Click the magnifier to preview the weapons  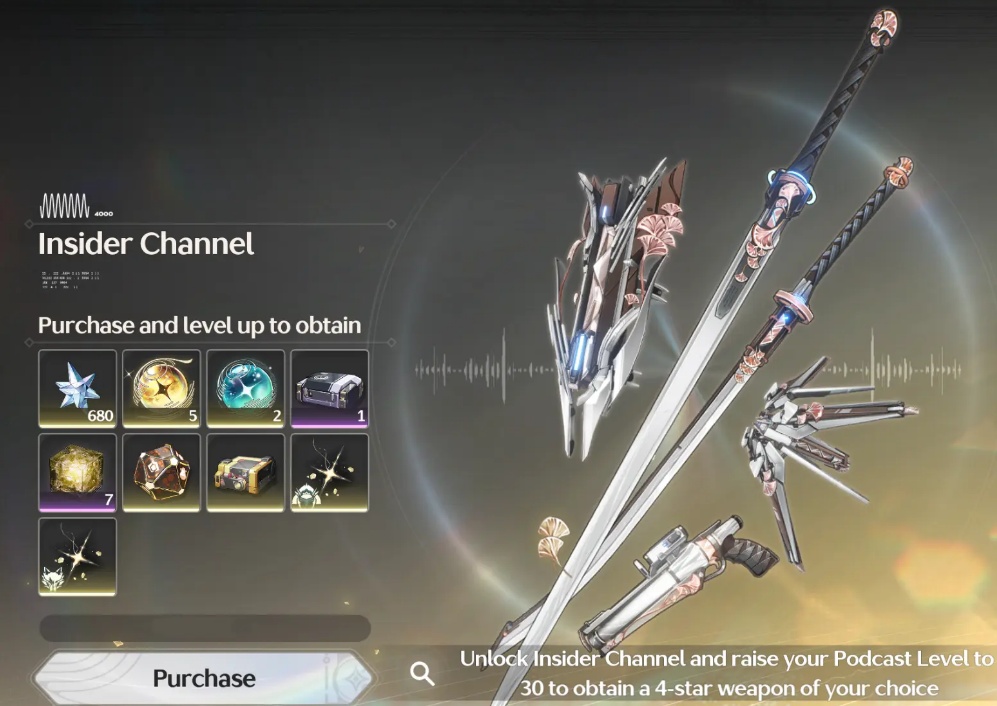[x=423, y=674]
